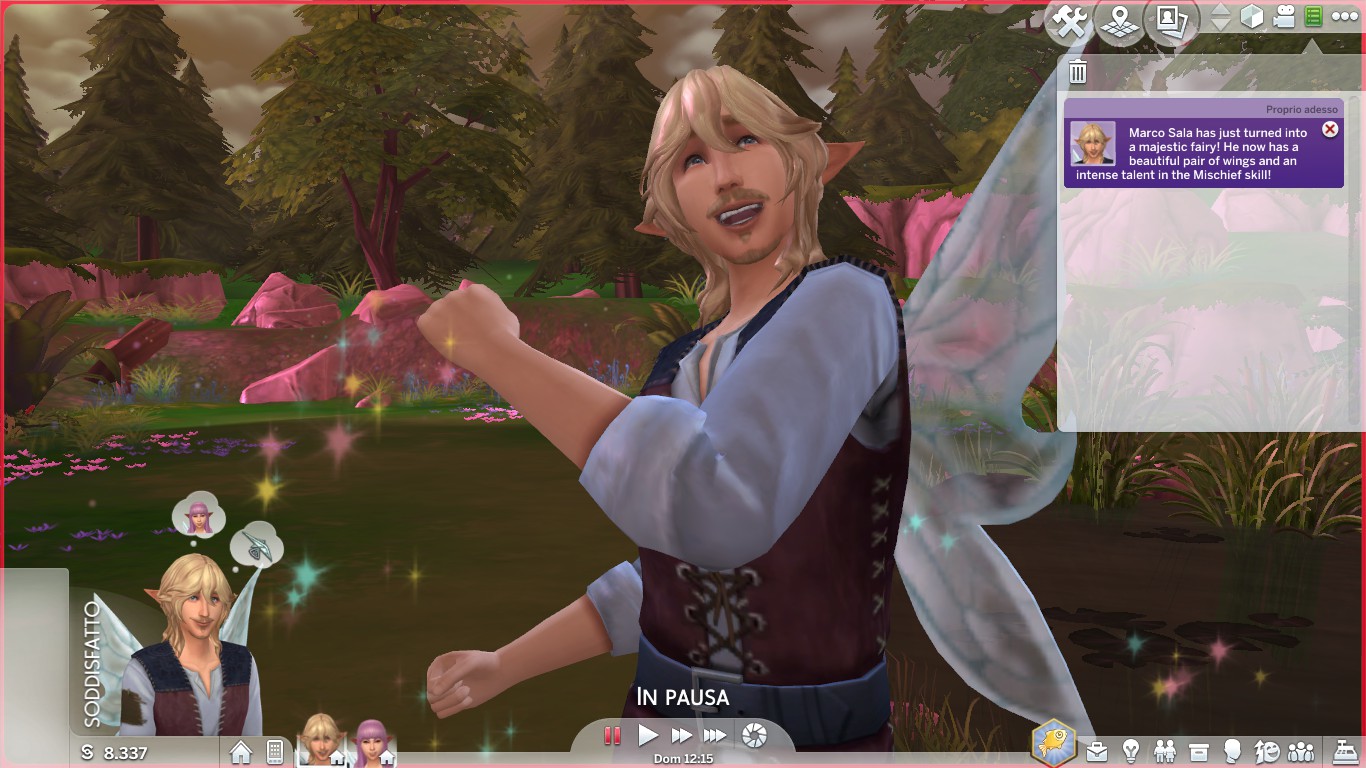Dismiss the Marco Sala fairy notification
Screen dimensions: 1366x768
tap(1330, 129)
